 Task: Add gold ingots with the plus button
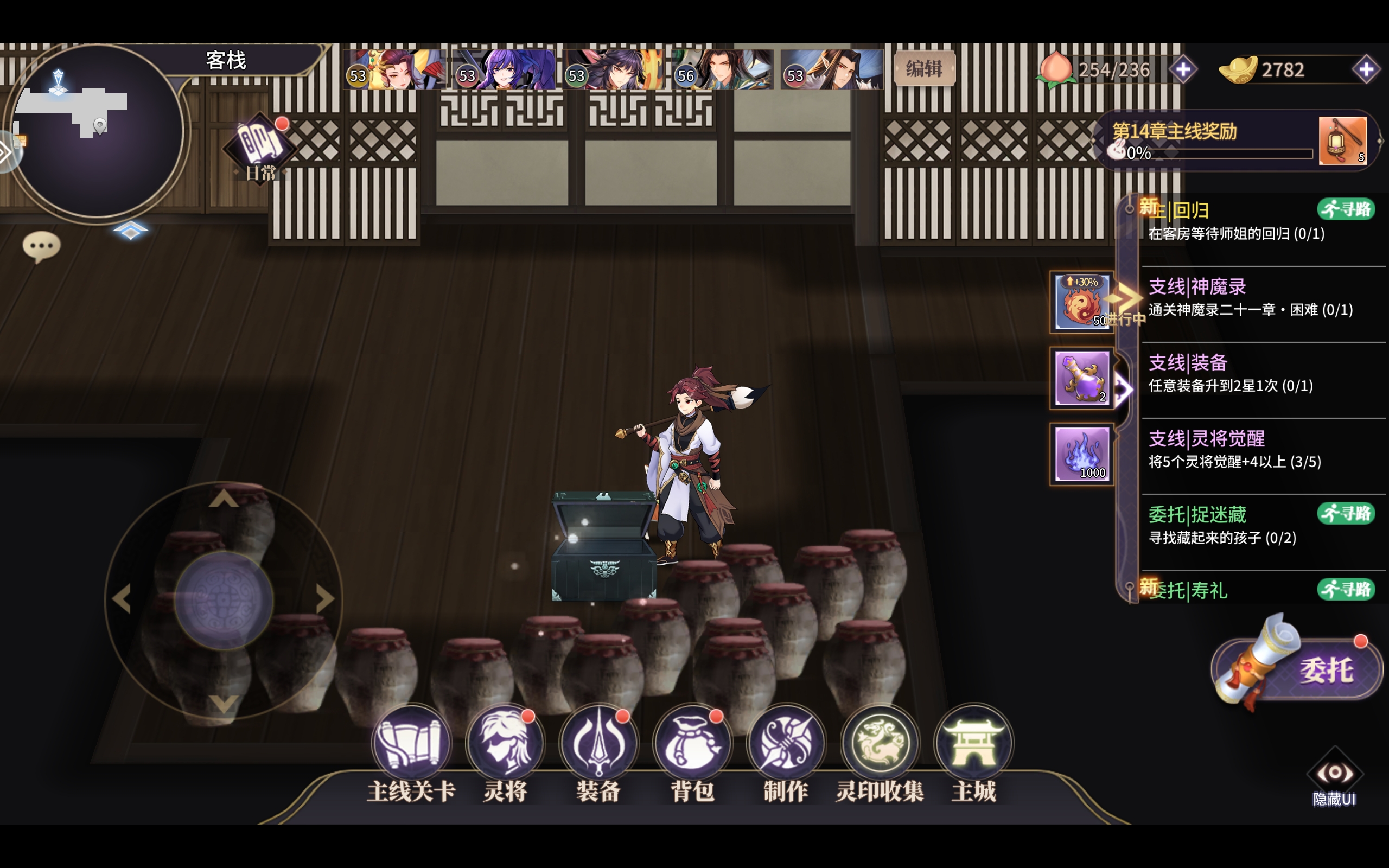click(1366, 70)
